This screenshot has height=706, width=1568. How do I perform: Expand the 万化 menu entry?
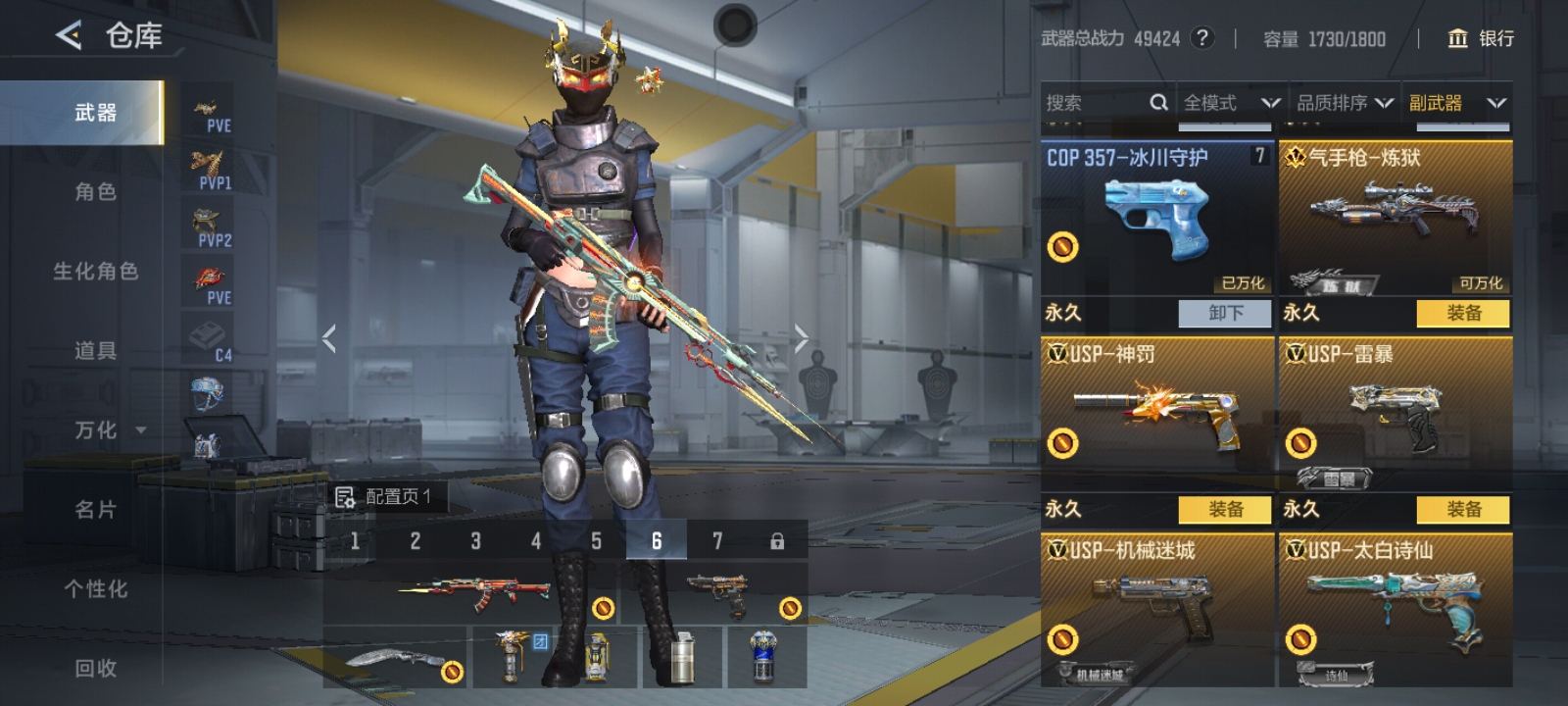click(108, 429)
